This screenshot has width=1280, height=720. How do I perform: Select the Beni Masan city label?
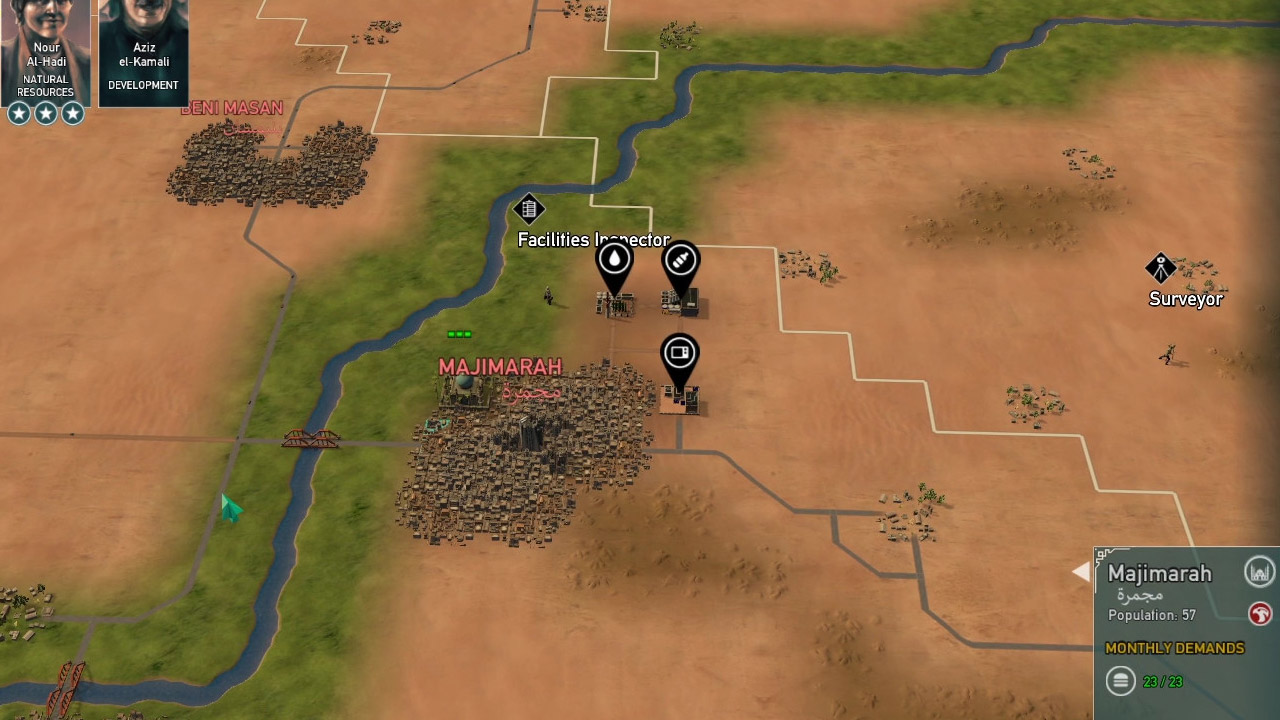click(232, 108)
